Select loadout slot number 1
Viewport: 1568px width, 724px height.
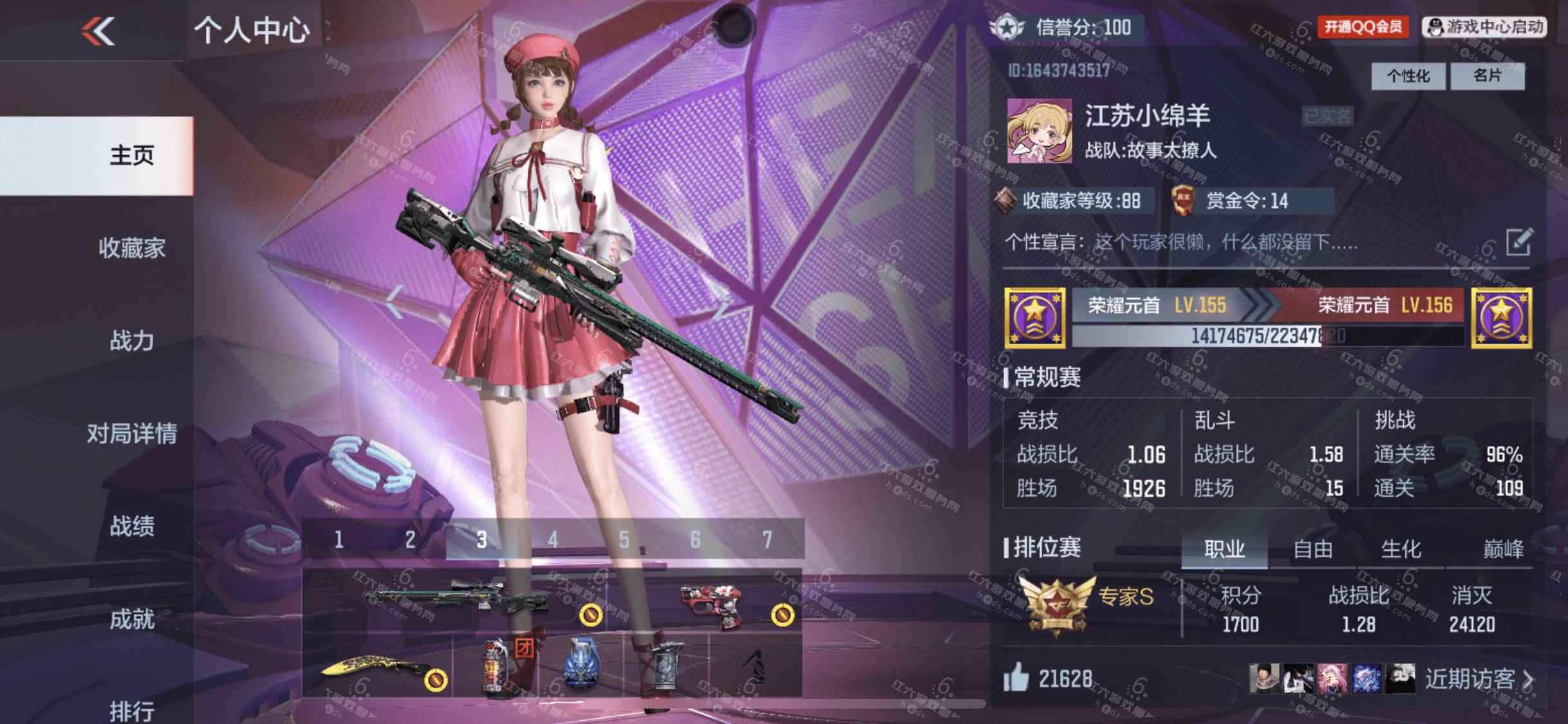point(339,539)
